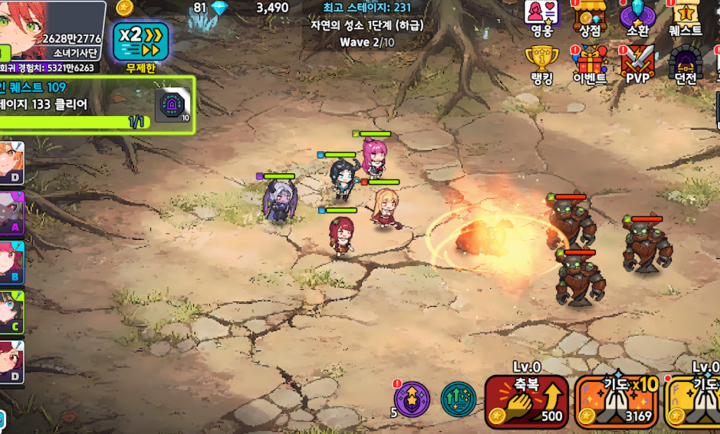Open the 퀘스트 quest scroll menu
The height and width of the screenshot is (434, 720).
[686, 19]
